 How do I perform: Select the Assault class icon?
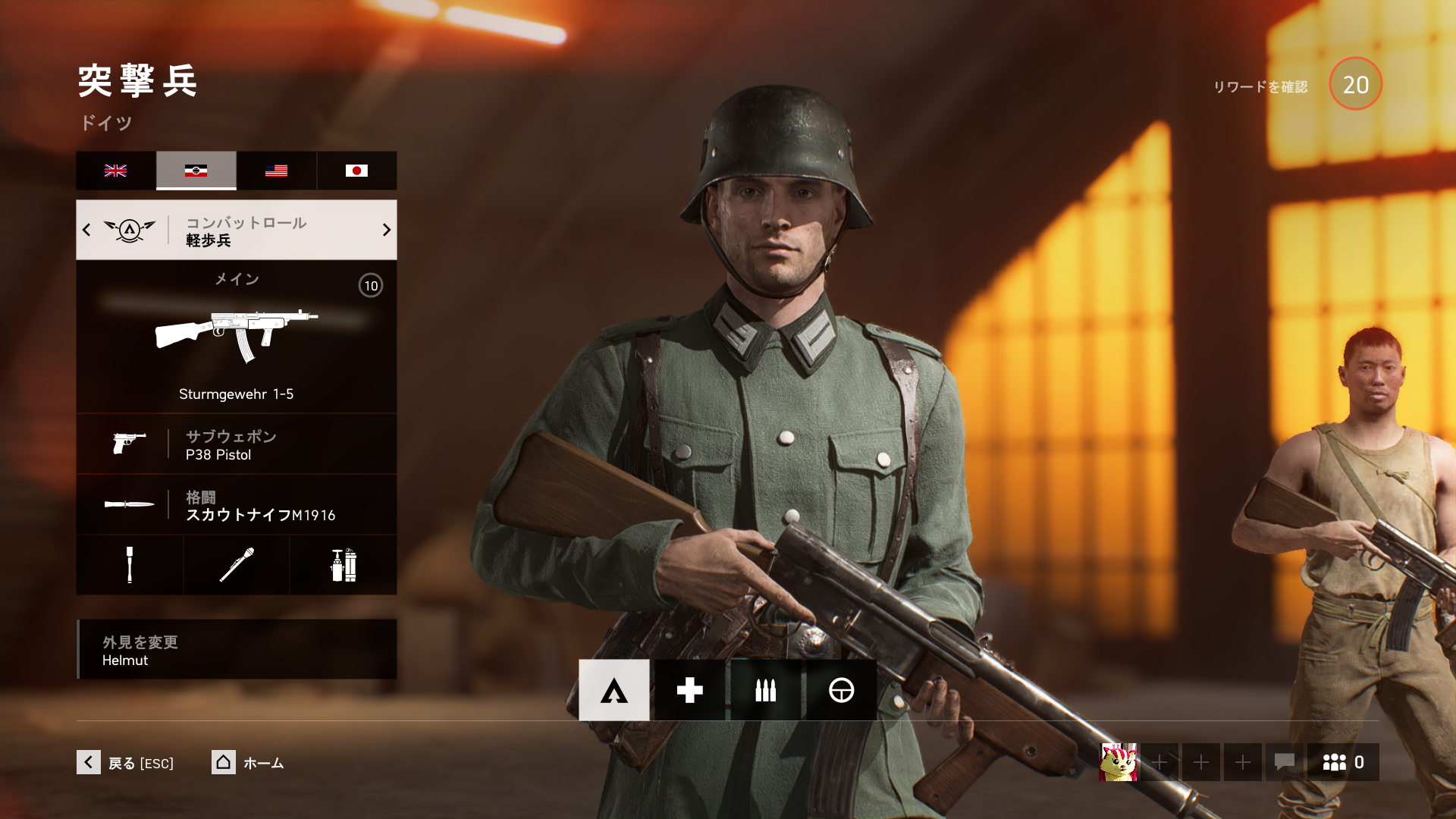point(613,690)
